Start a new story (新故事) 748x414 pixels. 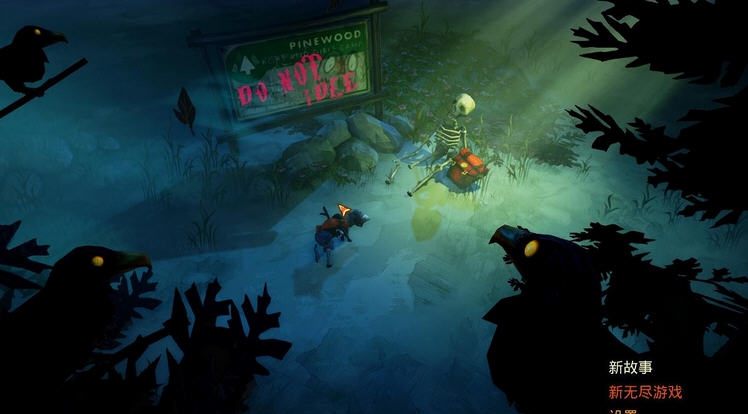(x=631, y=367)
